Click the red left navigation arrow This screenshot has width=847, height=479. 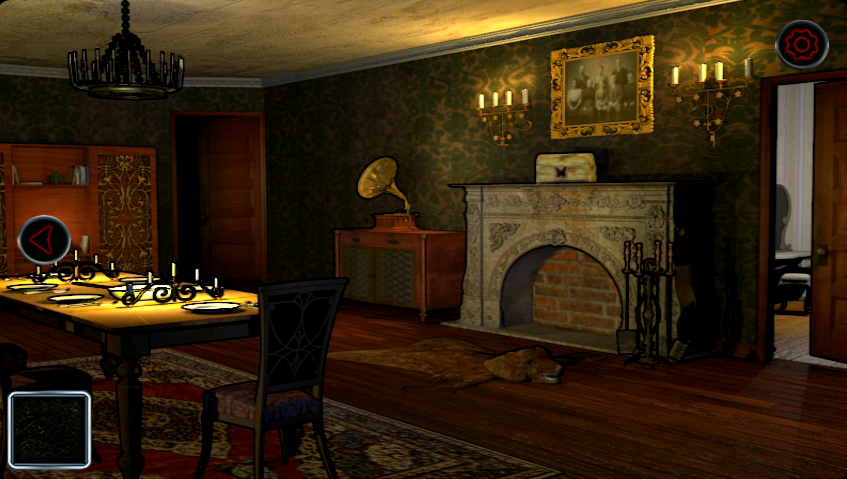tap(44, 240)
